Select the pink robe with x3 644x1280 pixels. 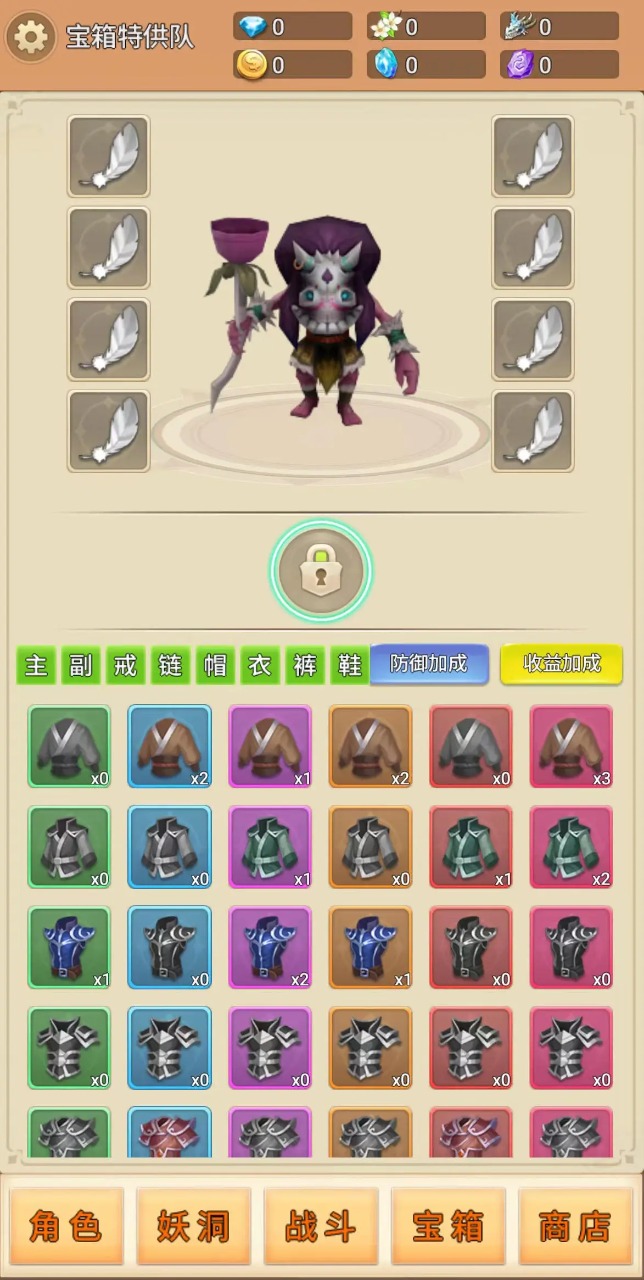[571, 746]
